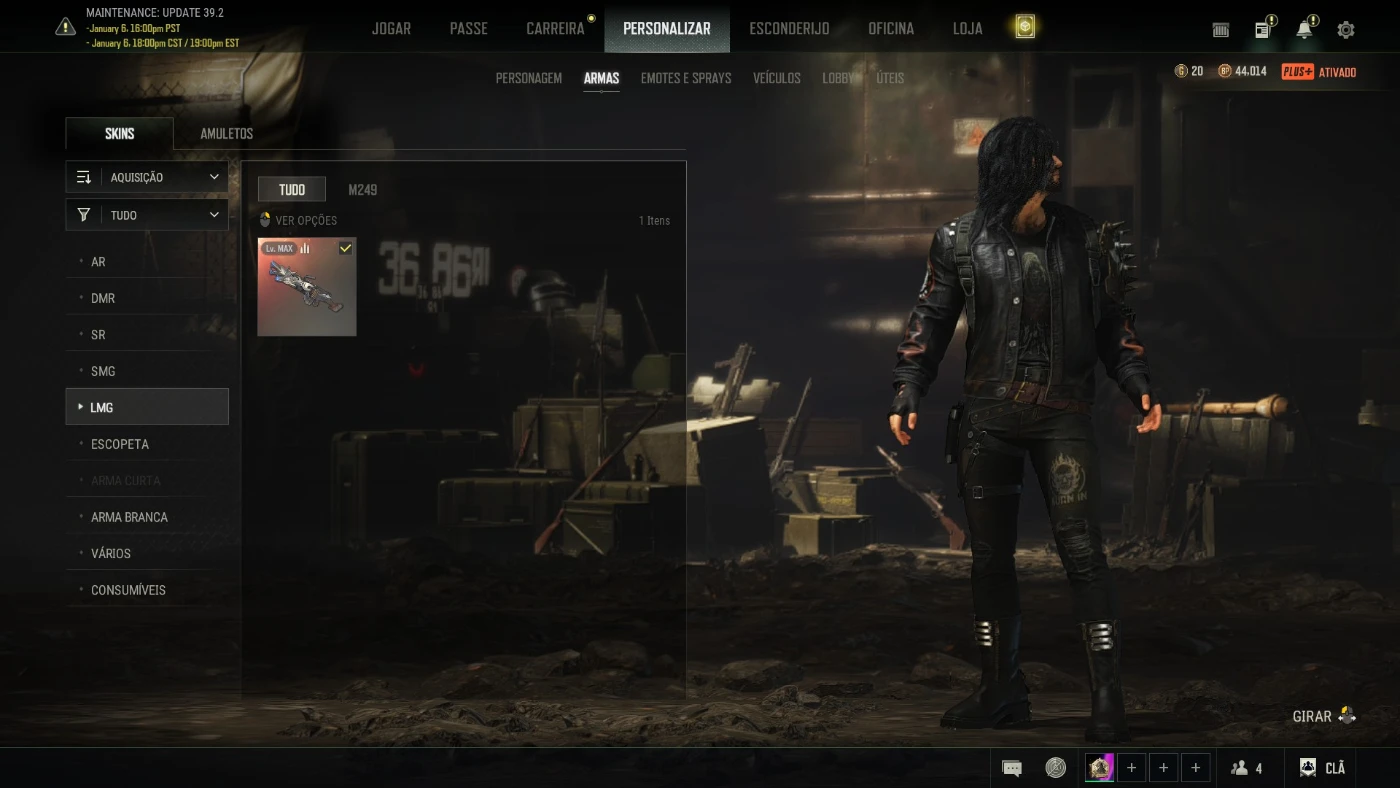Open the settings gear icon
1400x788 pixels.
pos(1346,30)
